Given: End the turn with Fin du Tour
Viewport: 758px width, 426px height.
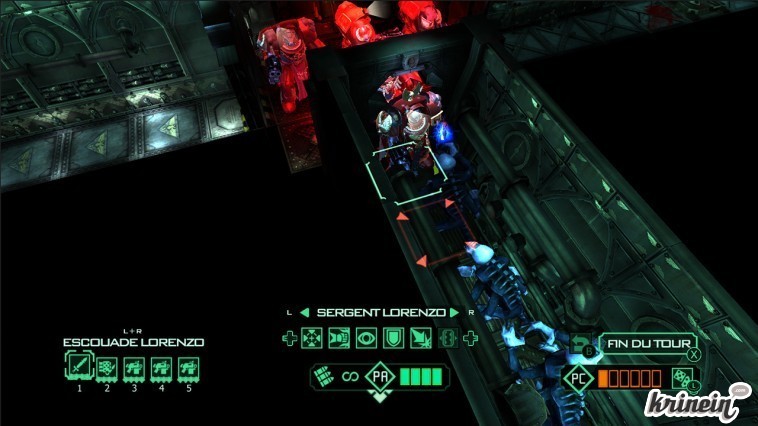Looking at the screenshot, I should 648,345.
